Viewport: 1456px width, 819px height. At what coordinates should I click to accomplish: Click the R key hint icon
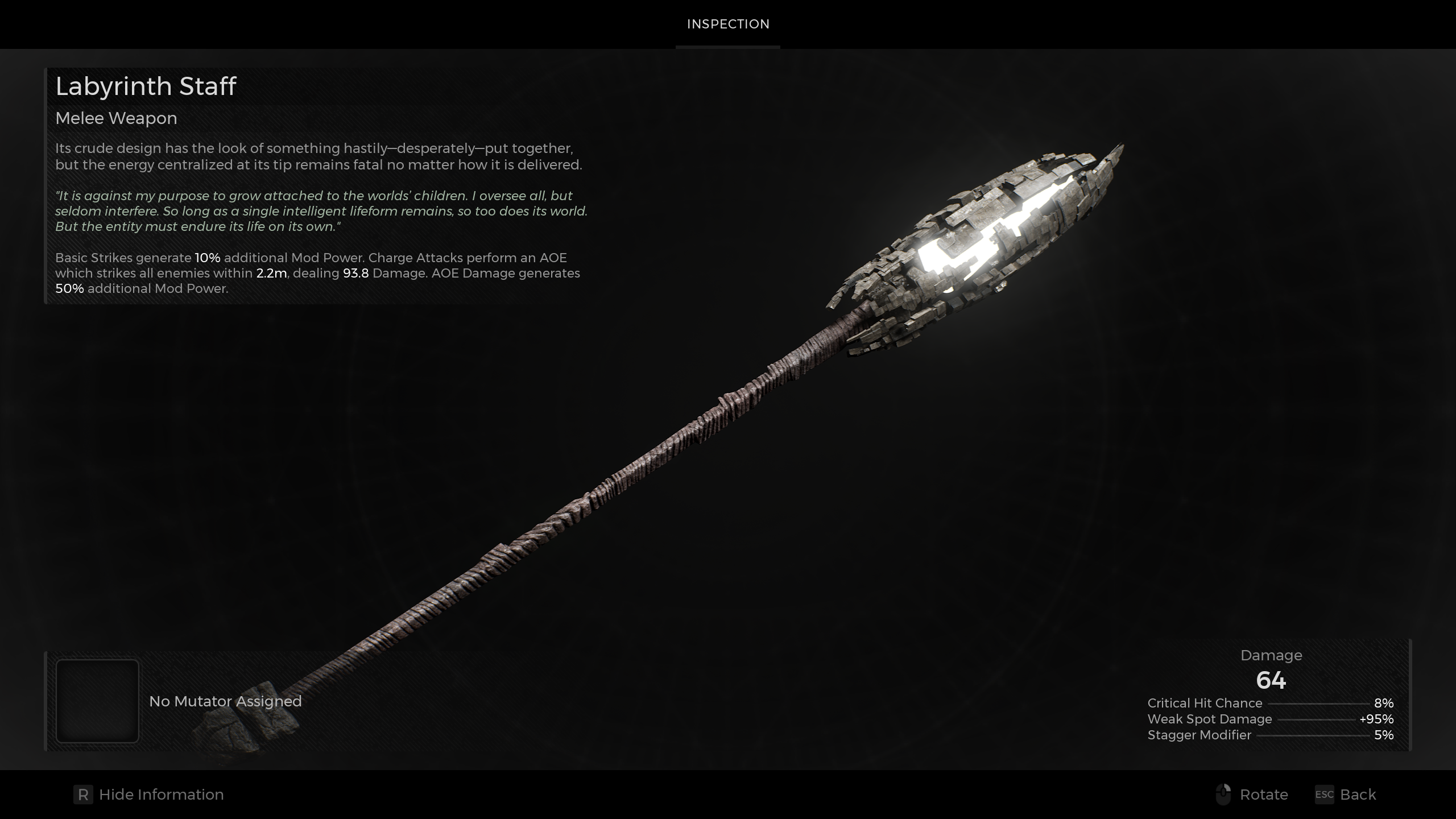[82, 795]
